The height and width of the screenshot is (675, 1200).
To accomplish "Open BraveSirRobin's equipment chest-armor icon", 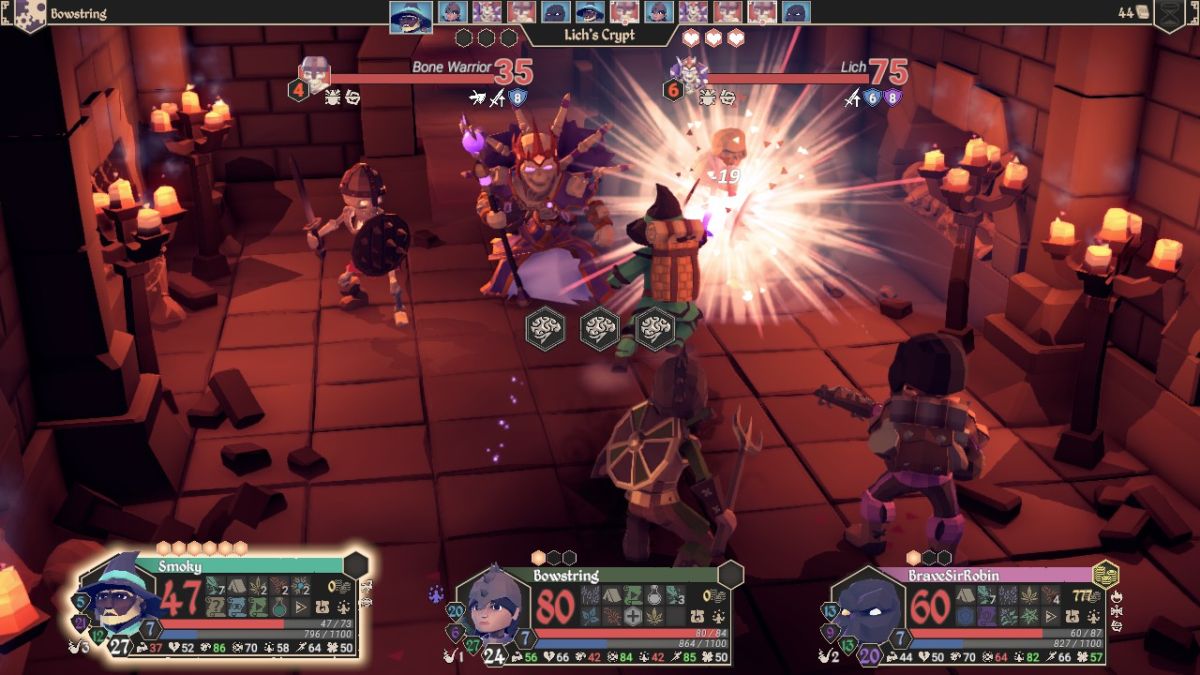I will [x=1070, y=616].
